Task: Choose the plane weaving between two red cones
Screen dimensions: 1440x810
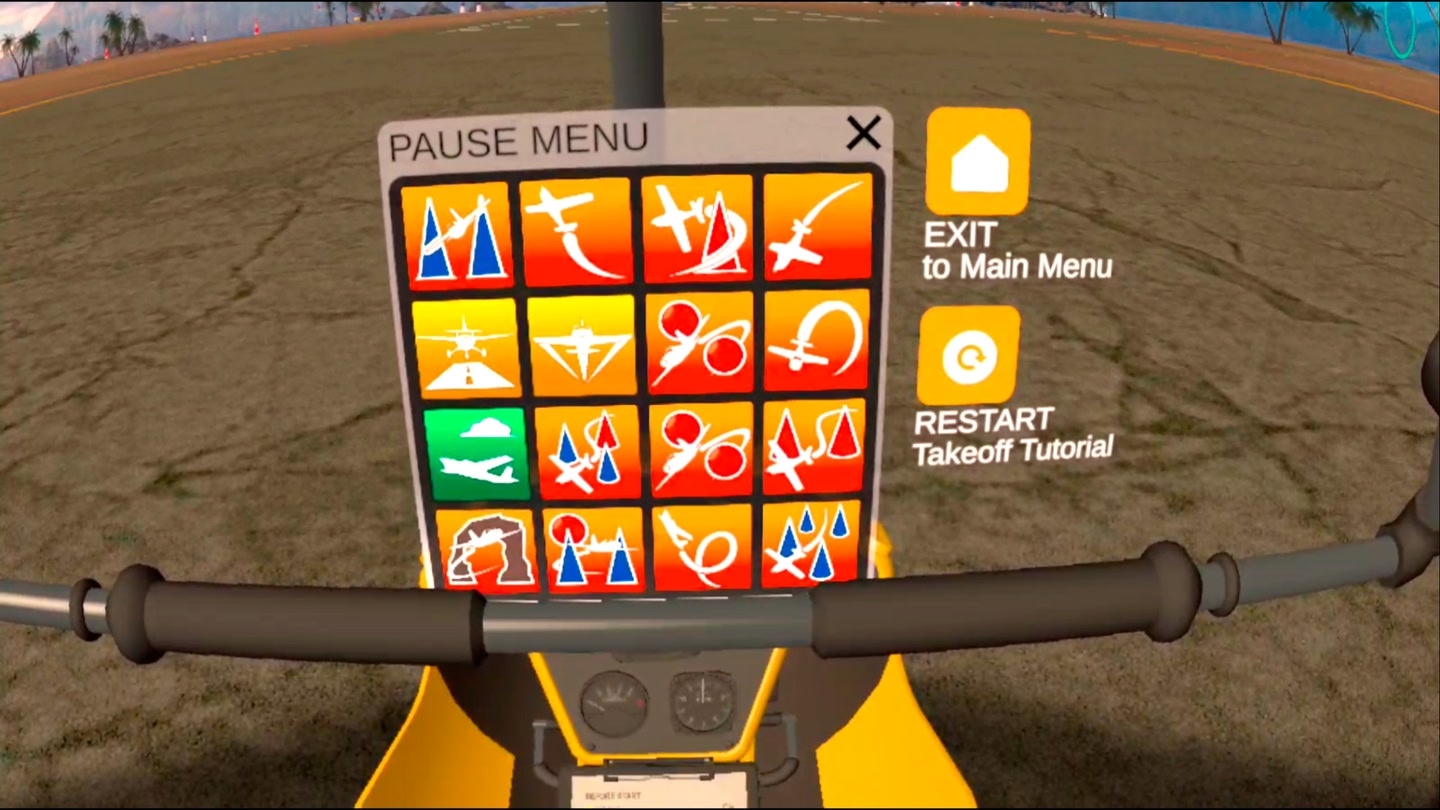Action: 813,446
